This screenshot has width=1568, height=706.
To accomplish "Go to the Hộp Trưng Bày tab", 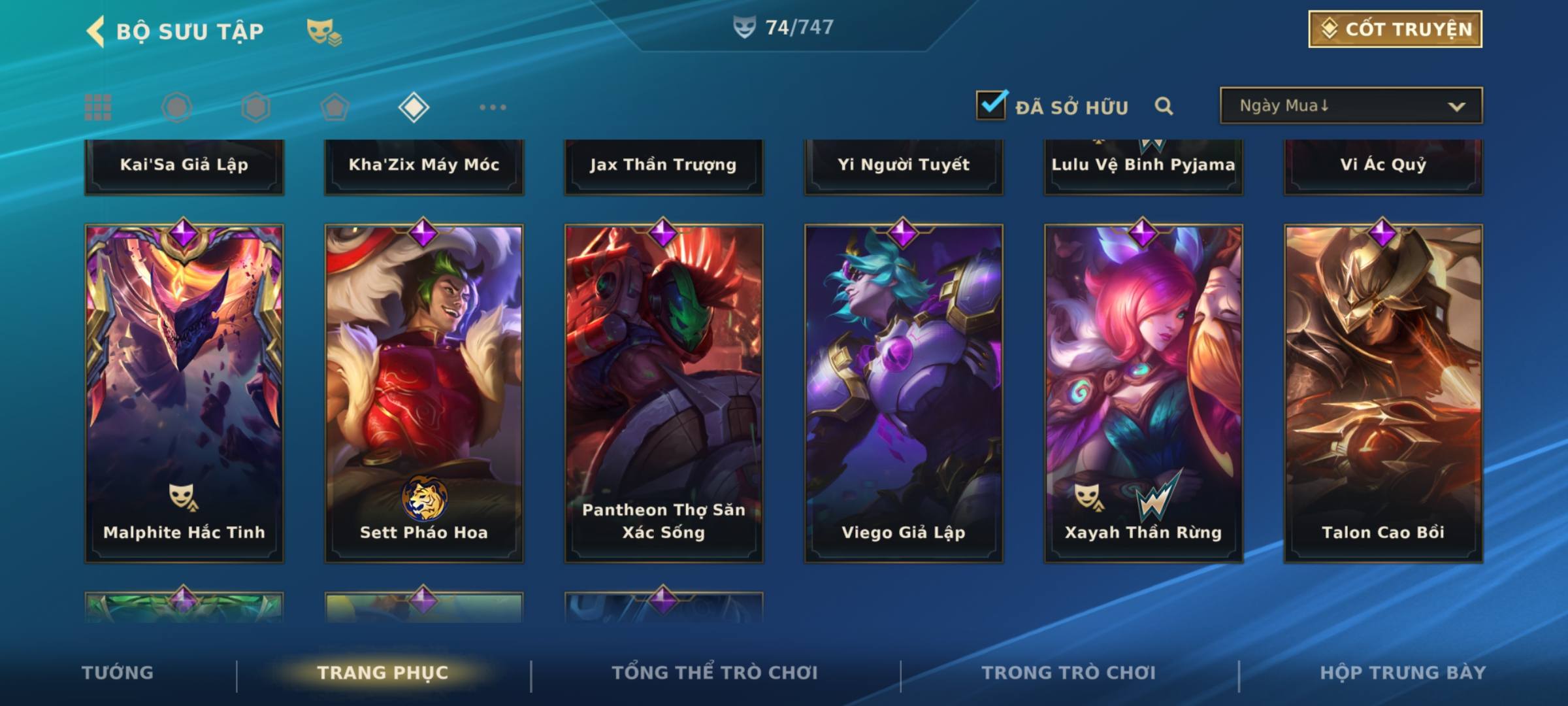I will (x=1403, y=673).
